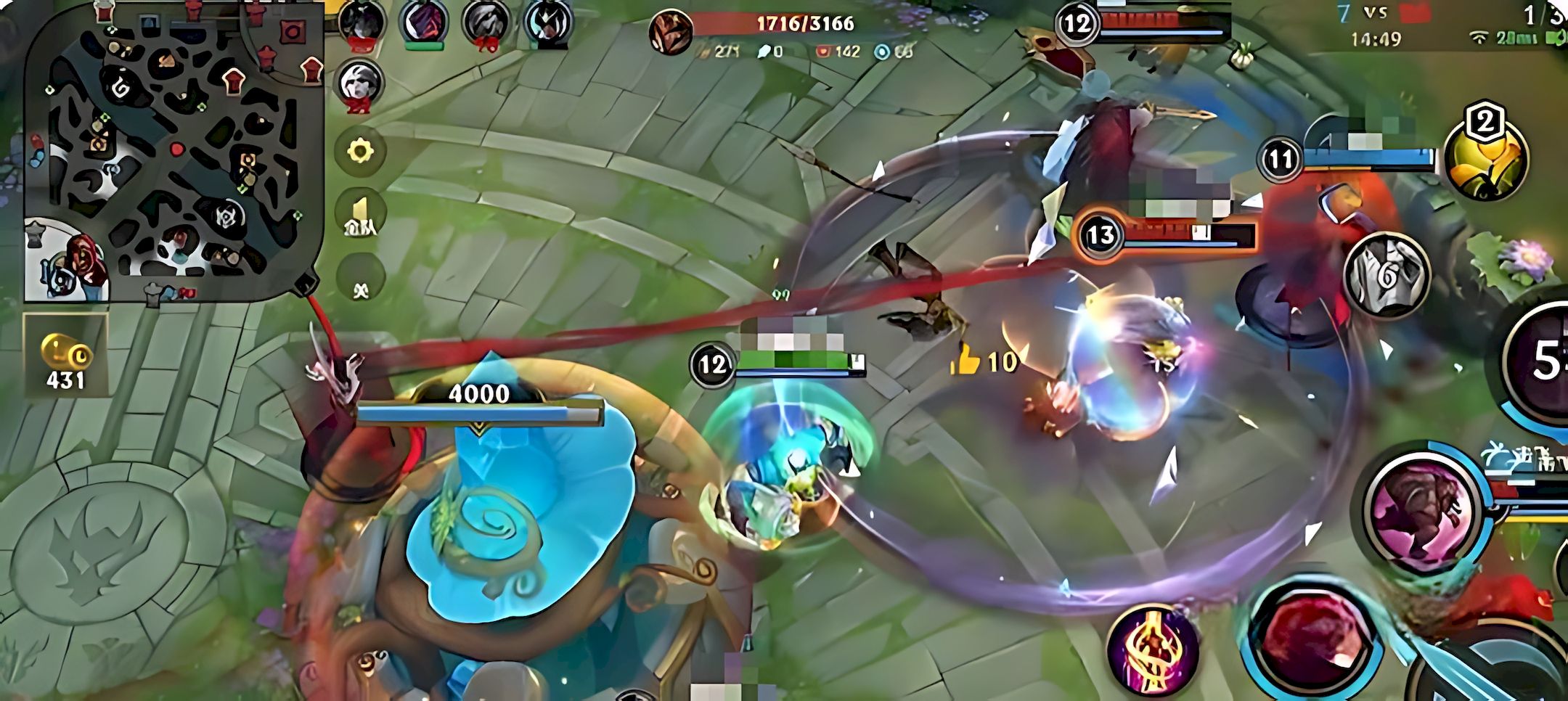
Task: Click the target champion portrait beside 1716/3166
Action: pyautogui.click(x=671, y=33)
